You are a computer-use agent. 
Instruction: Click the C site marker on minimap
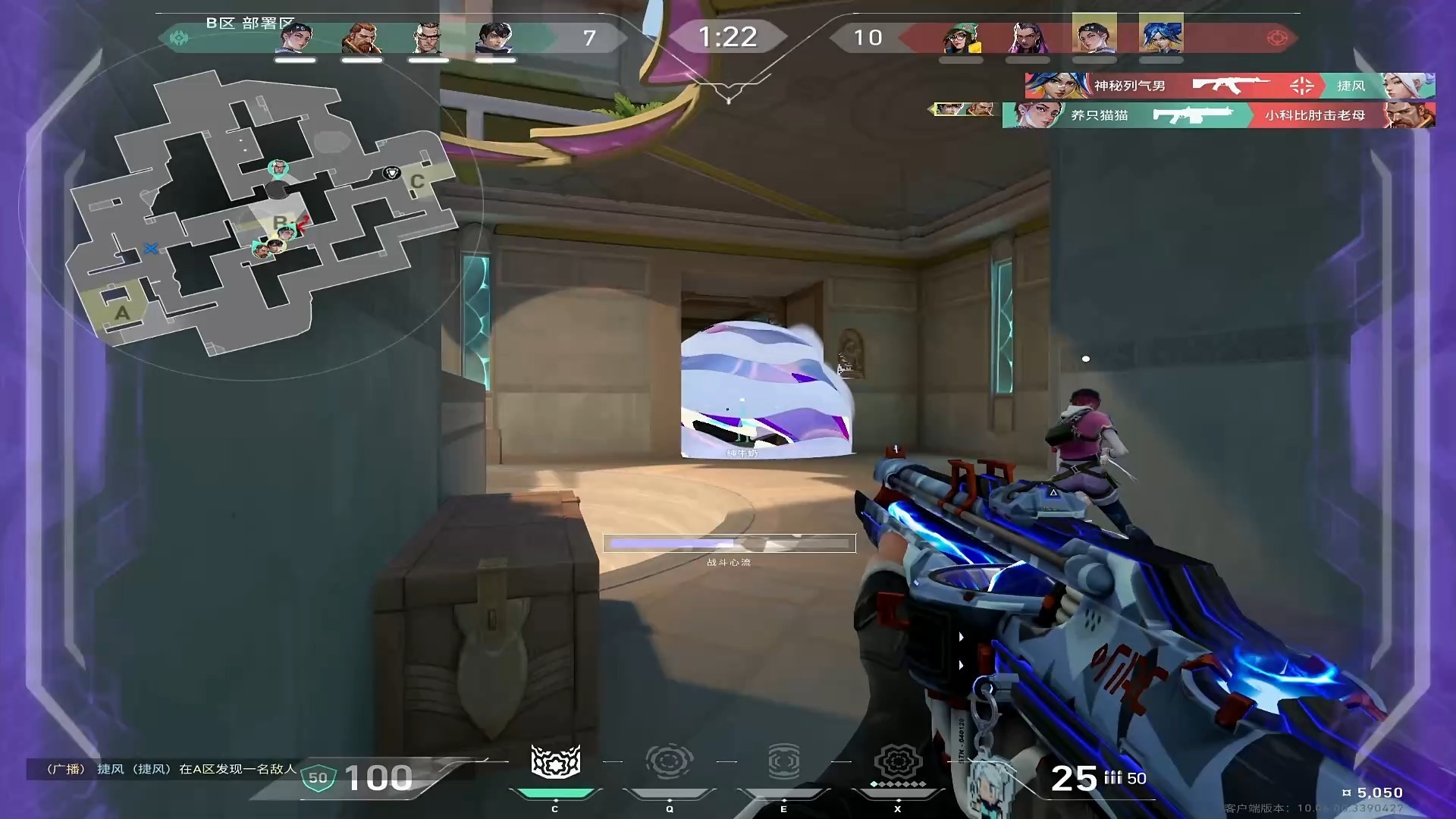[x=417, y=182]
